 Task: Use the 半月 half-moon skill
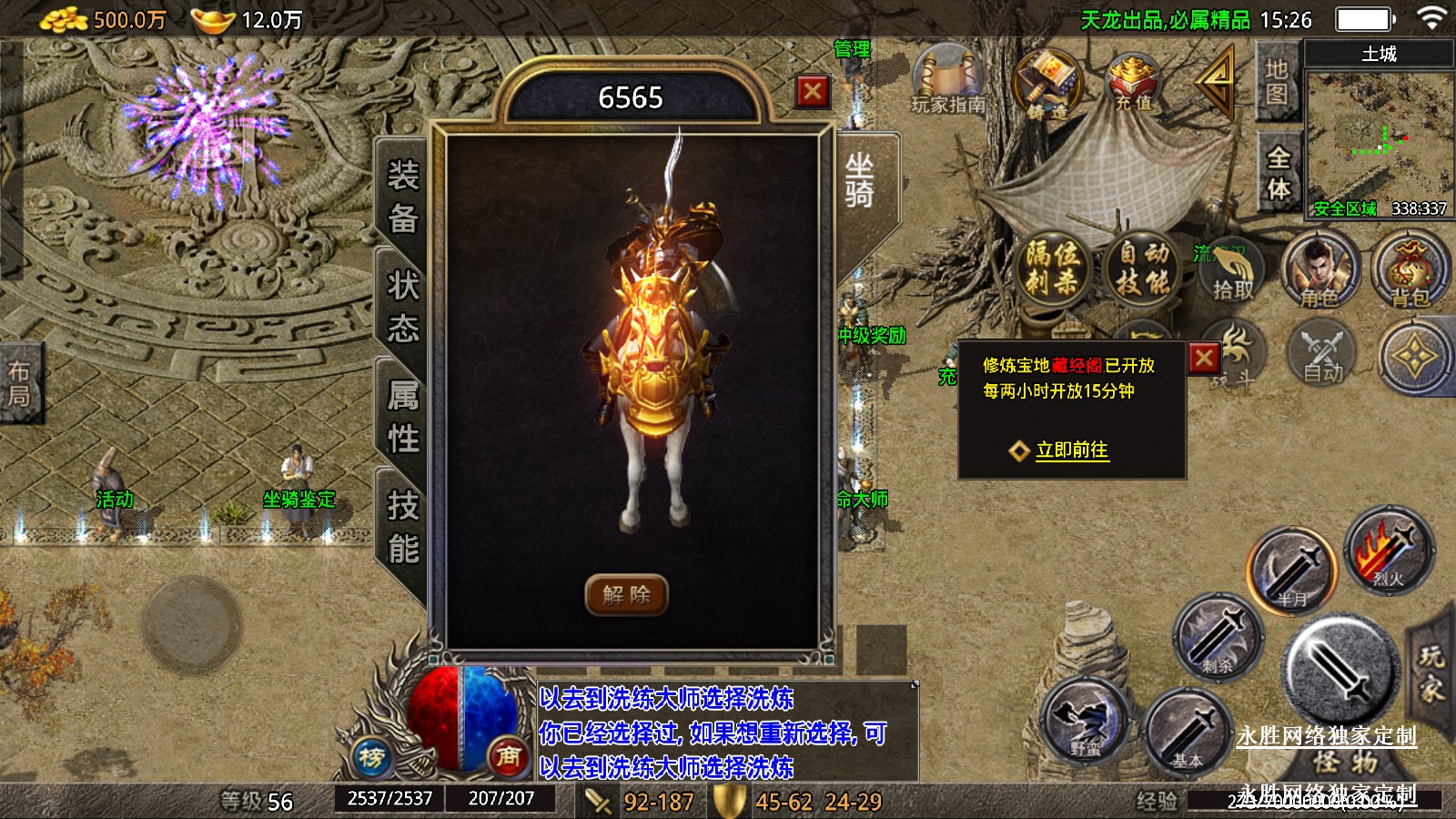(1291, 571)
